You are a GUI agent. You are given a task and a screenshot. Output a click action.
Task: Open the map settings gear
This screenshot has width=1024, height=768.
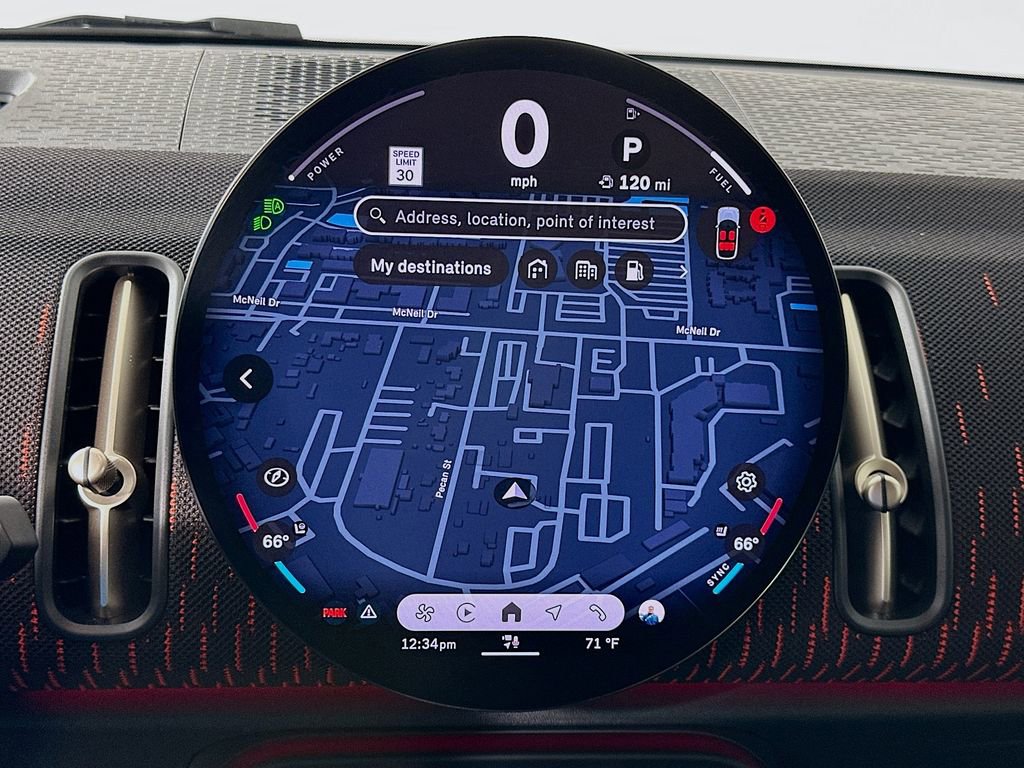745,482
